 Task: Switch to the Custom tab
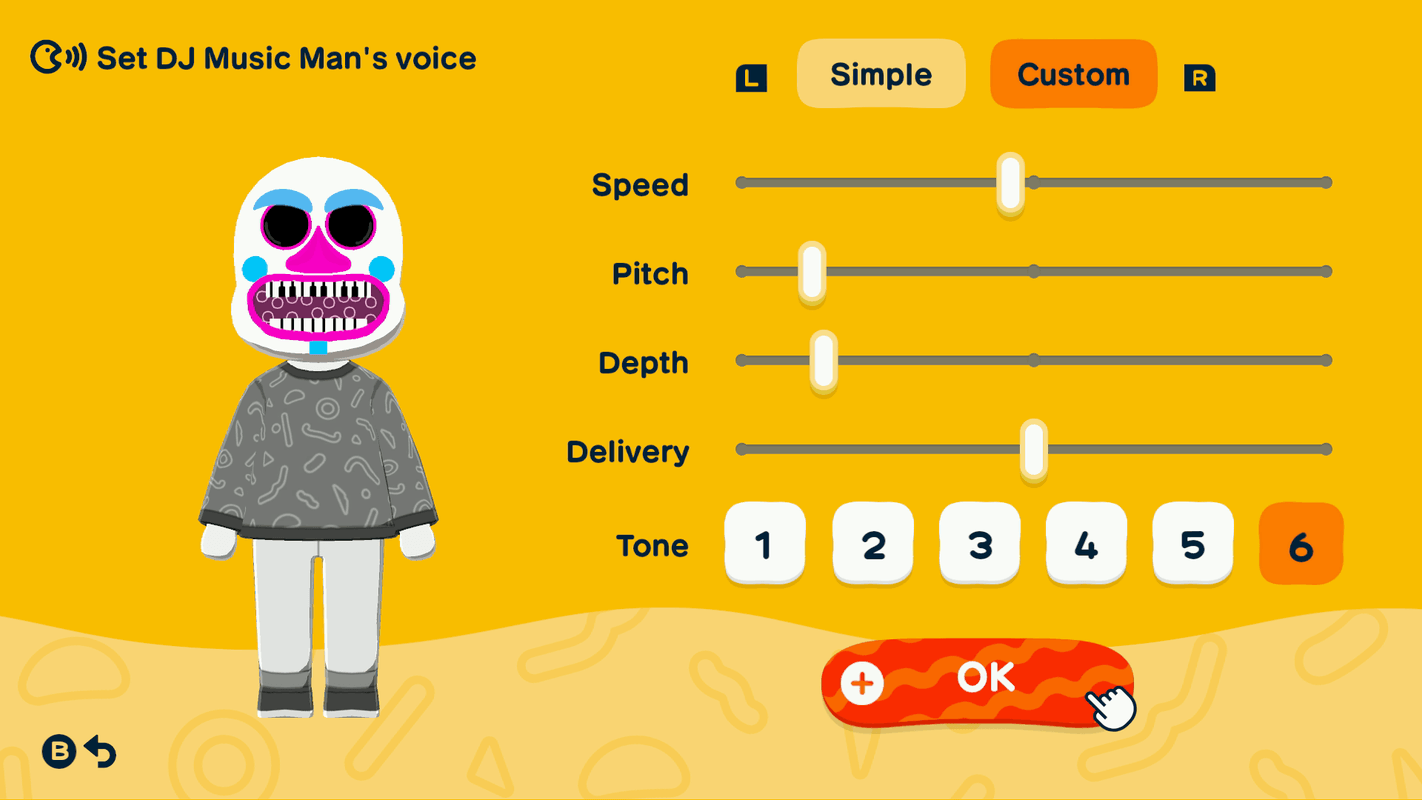(x=1073, y=73)
